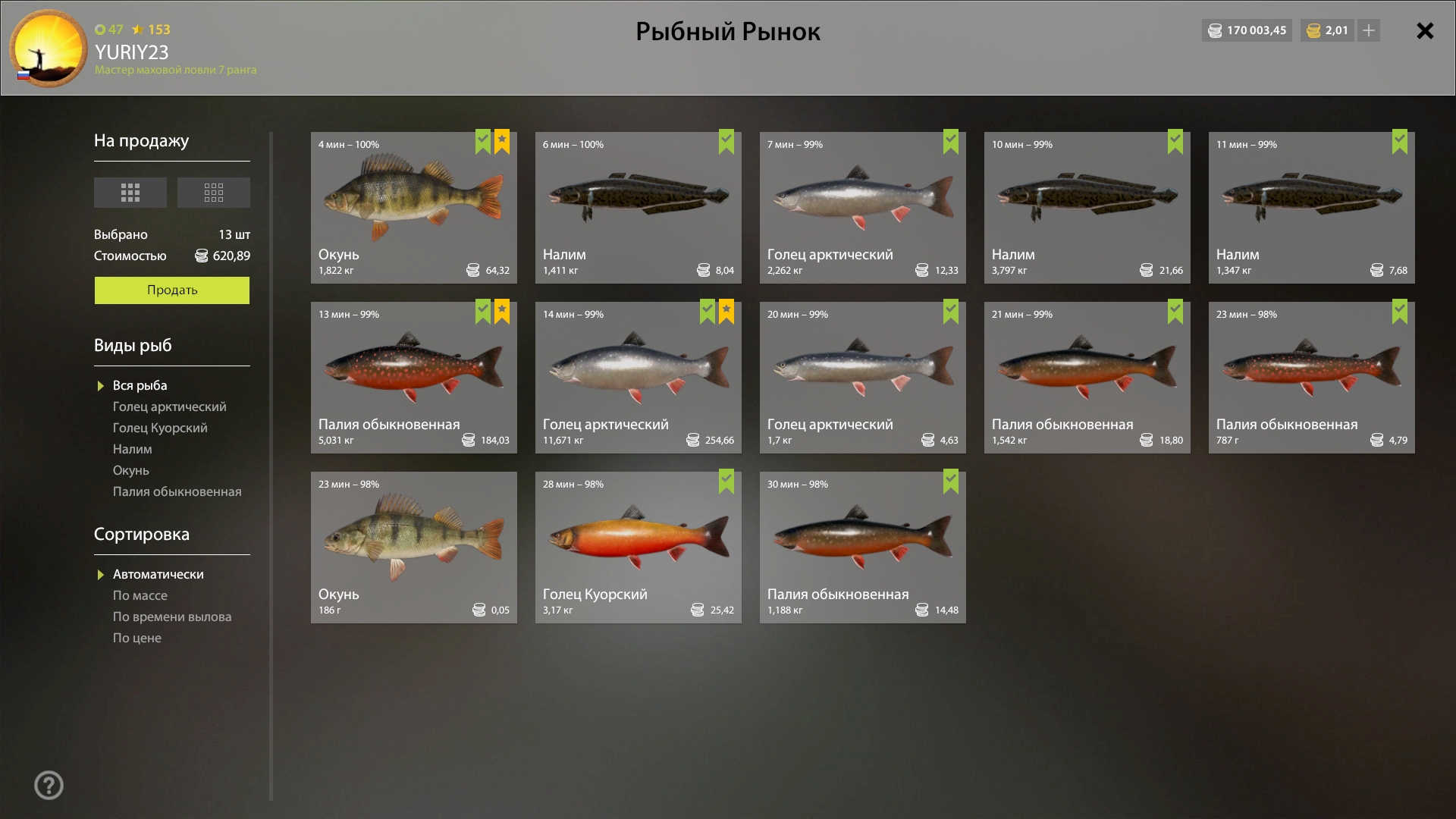
Task: Select the Голец Куорский fish card
Action: coord(638,547)
